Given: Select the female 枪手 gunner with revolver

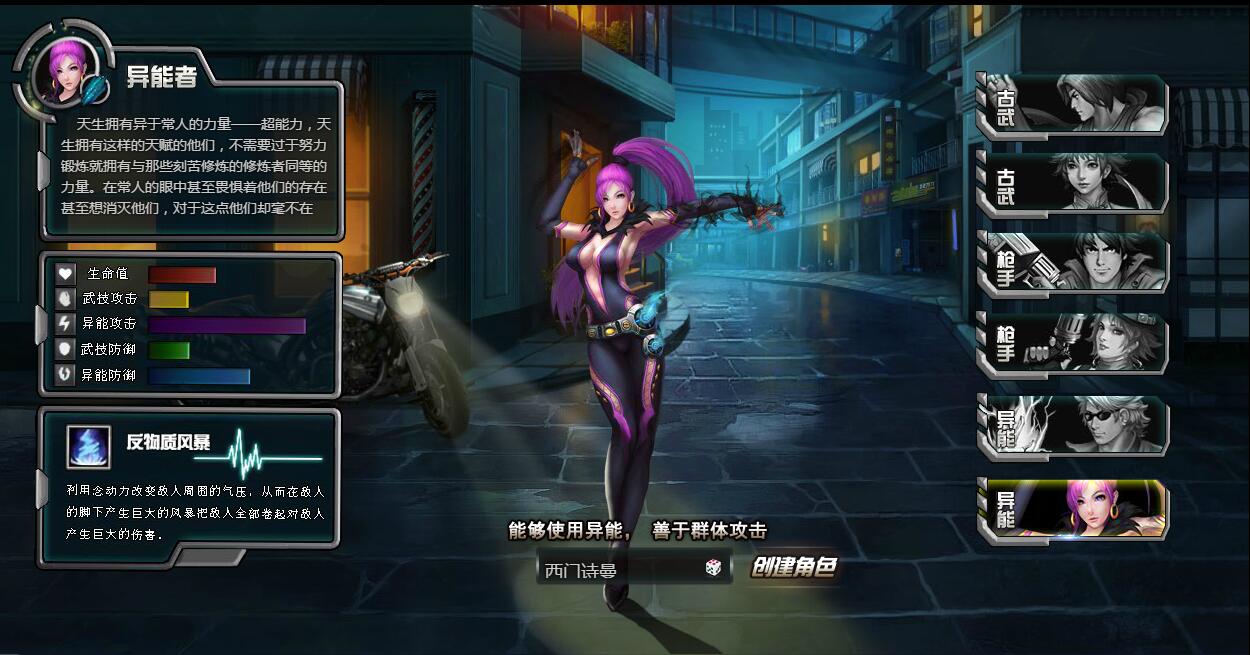Looking at the screenshot, I should (1075, 343).
